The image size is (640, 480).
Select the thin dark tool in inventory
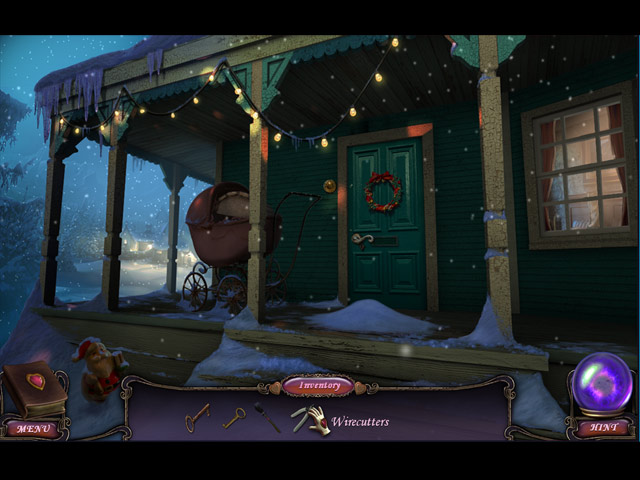[x=267, y=417]
